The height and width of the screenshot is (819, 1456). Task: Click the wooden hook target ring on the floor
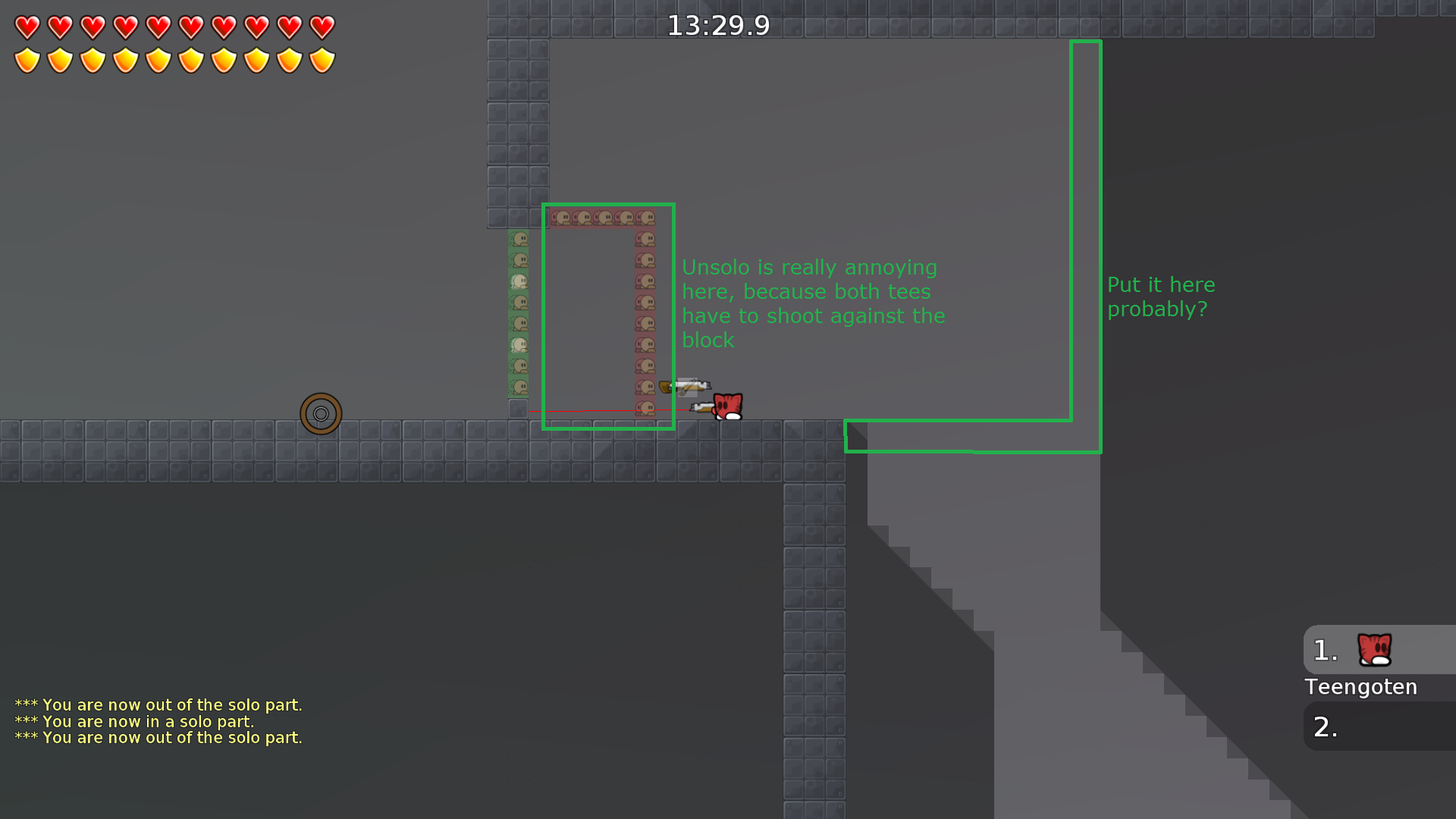point(321,414)
